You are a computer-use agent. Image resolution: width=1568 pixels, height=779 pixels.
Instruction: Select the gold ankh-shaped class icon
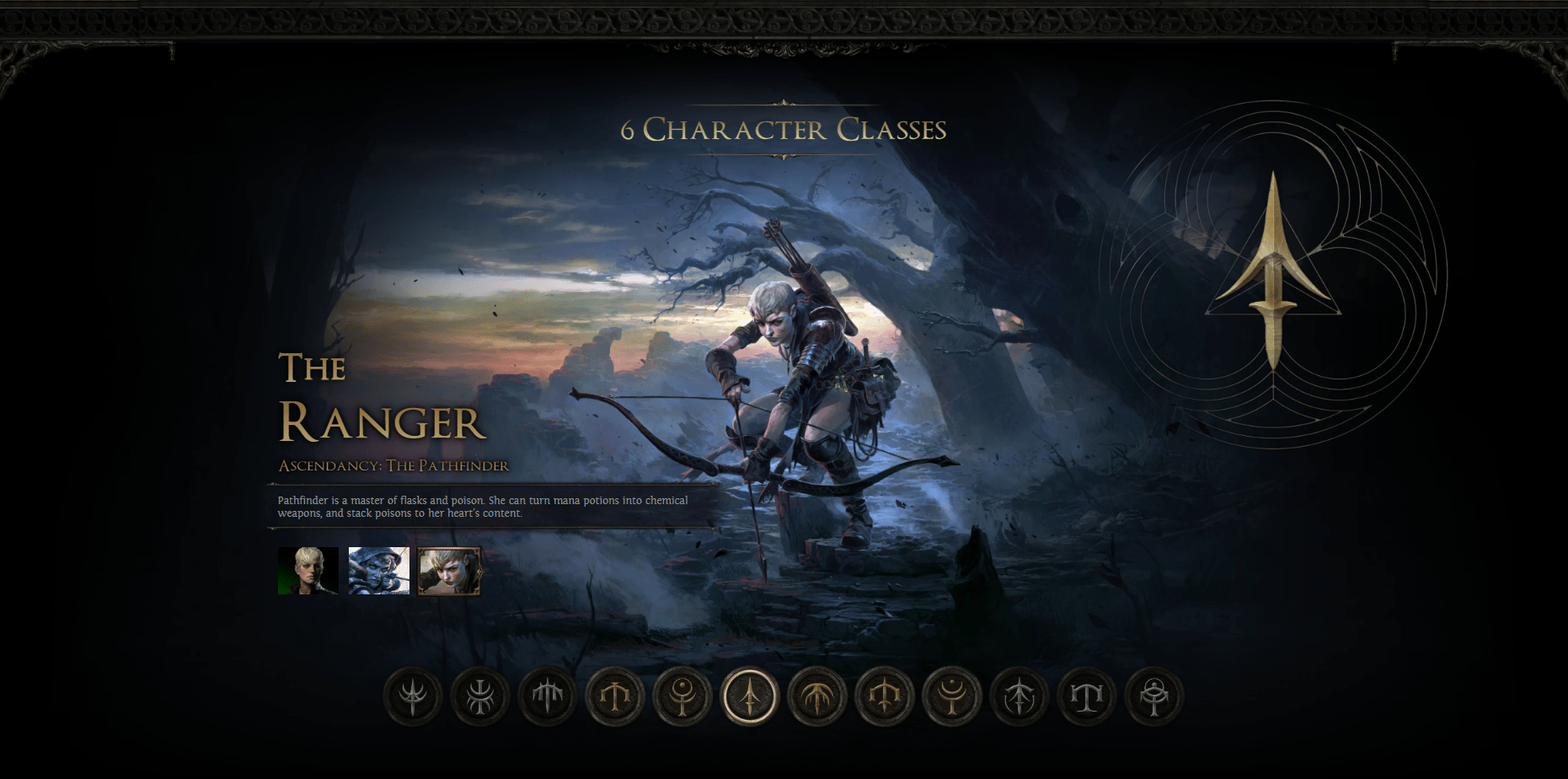tap(682, 697)
